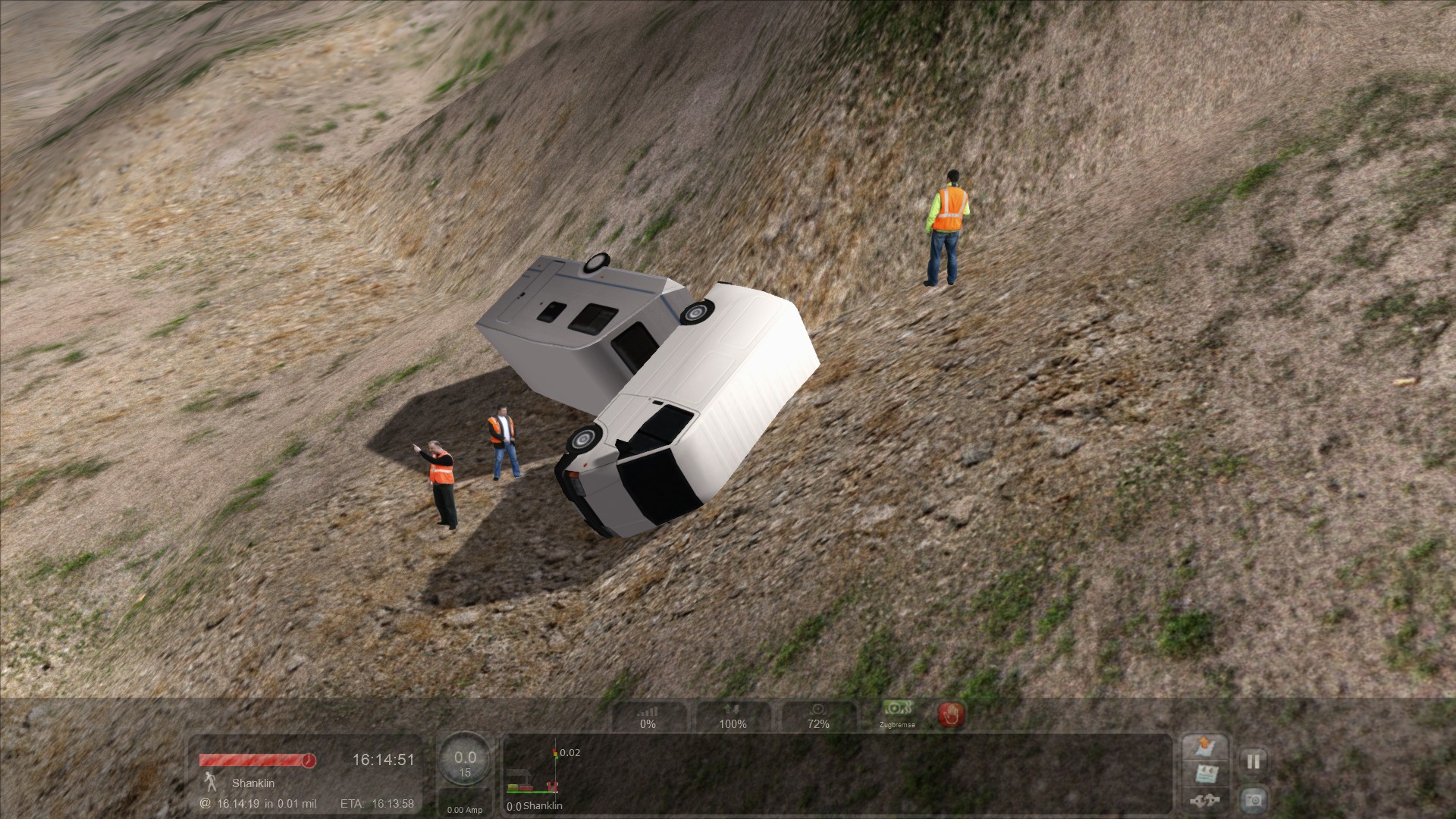This screenshot has height=819, width=1456.
Task: Click the coupling icon button
Action: coord(1205,801)
